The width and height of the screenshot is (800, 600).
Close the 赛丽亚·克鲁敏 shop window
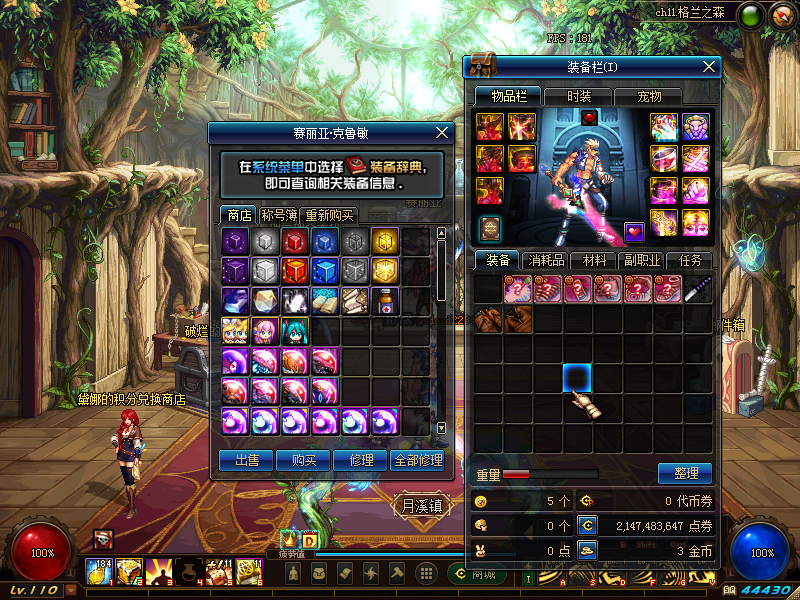[443, 132]
